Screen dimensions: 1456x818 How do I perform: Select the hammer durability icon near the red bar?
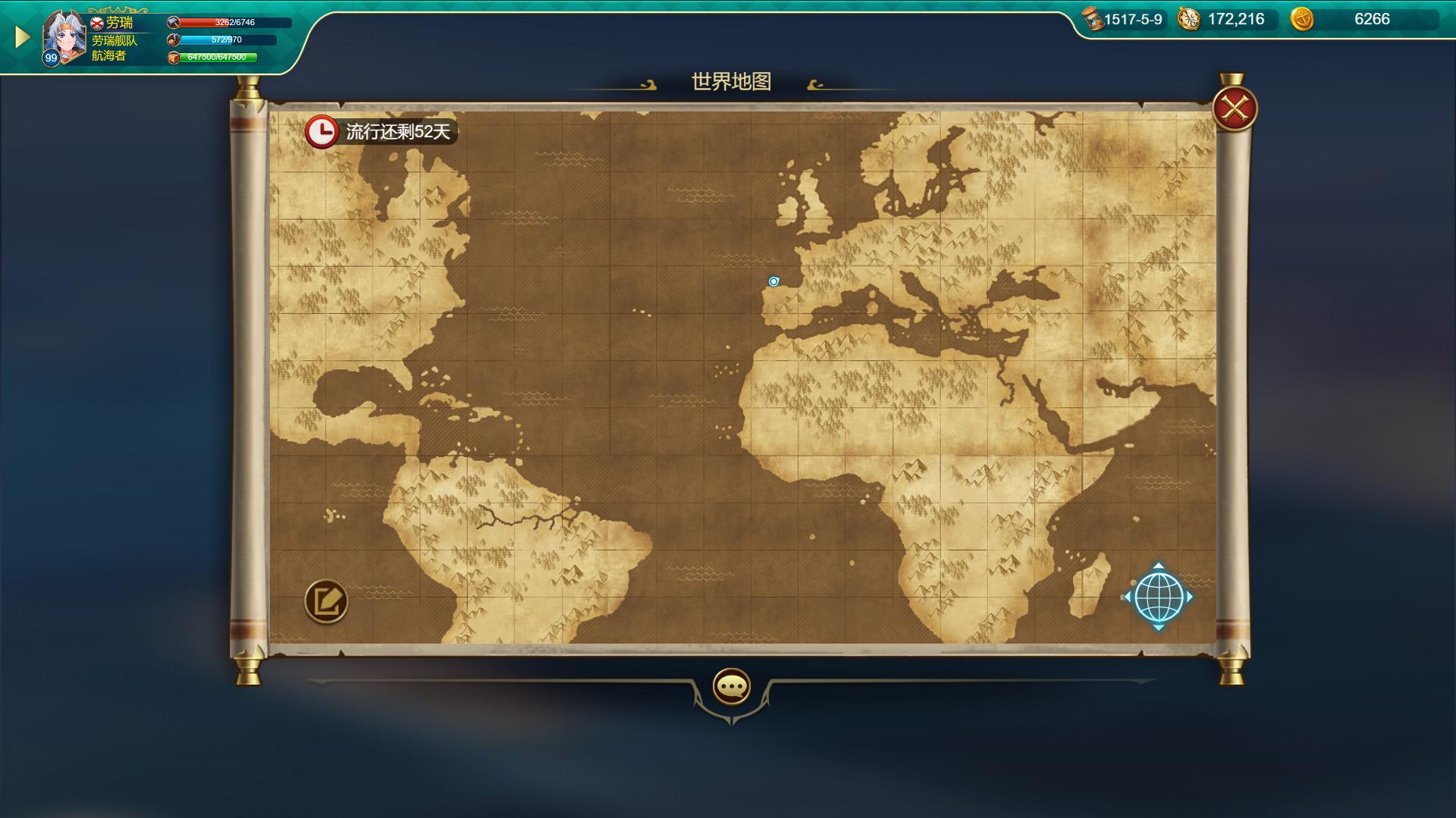pyautogui.click(x=174, y=22)
